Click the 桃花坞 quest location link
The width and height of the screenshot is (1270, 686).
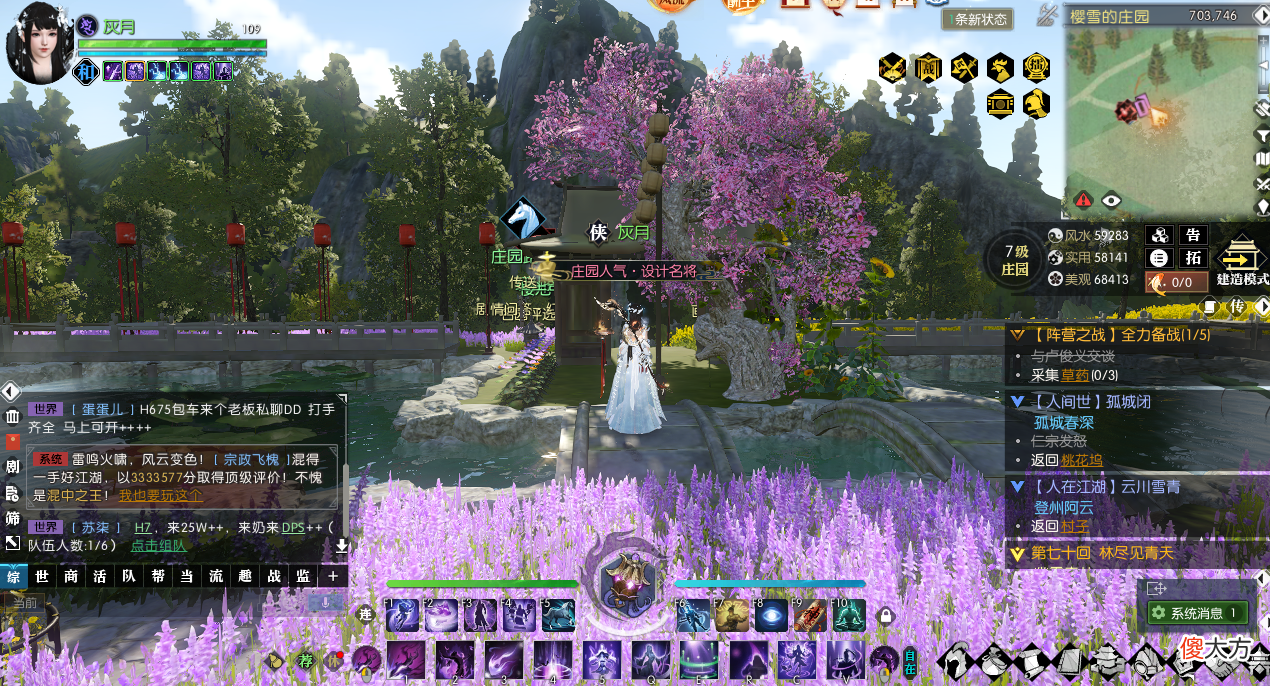pyautogui.click(x=1081, y=460)
